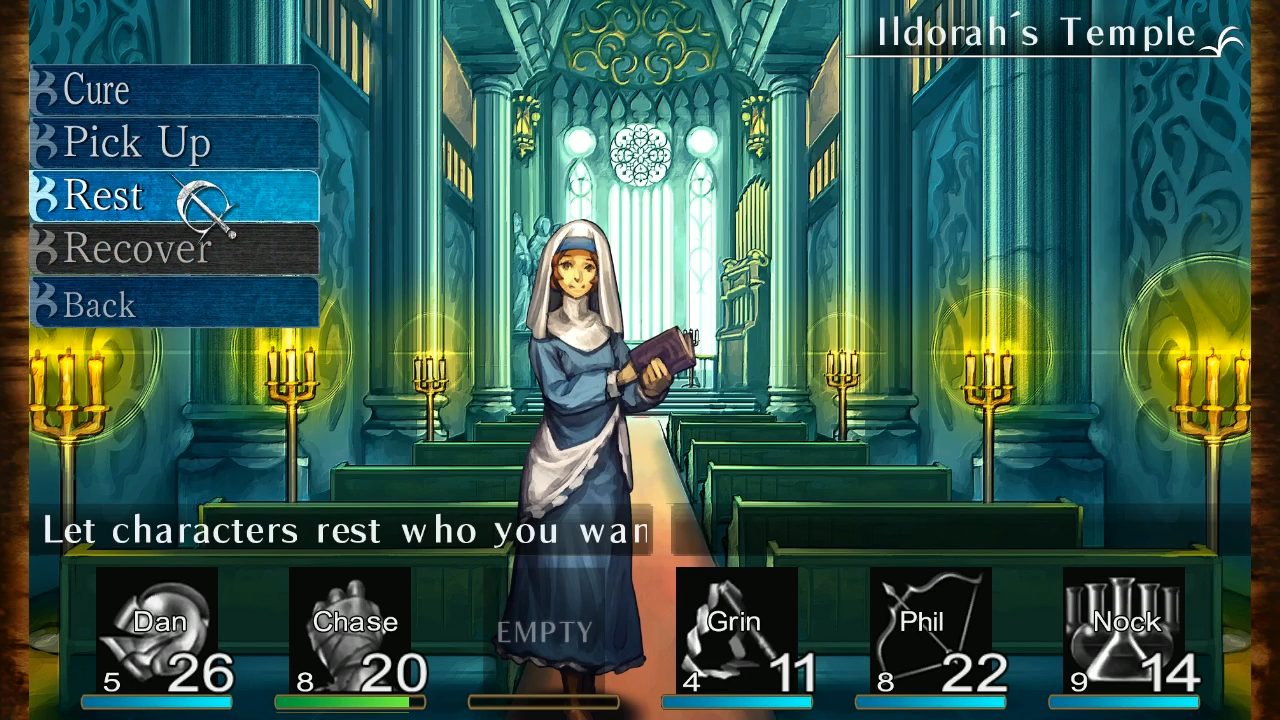Viewport: 1280px width, 720px height.
Task: Open the Pick Up submenu
Action: pyautogui.click(x=135, y=142)
